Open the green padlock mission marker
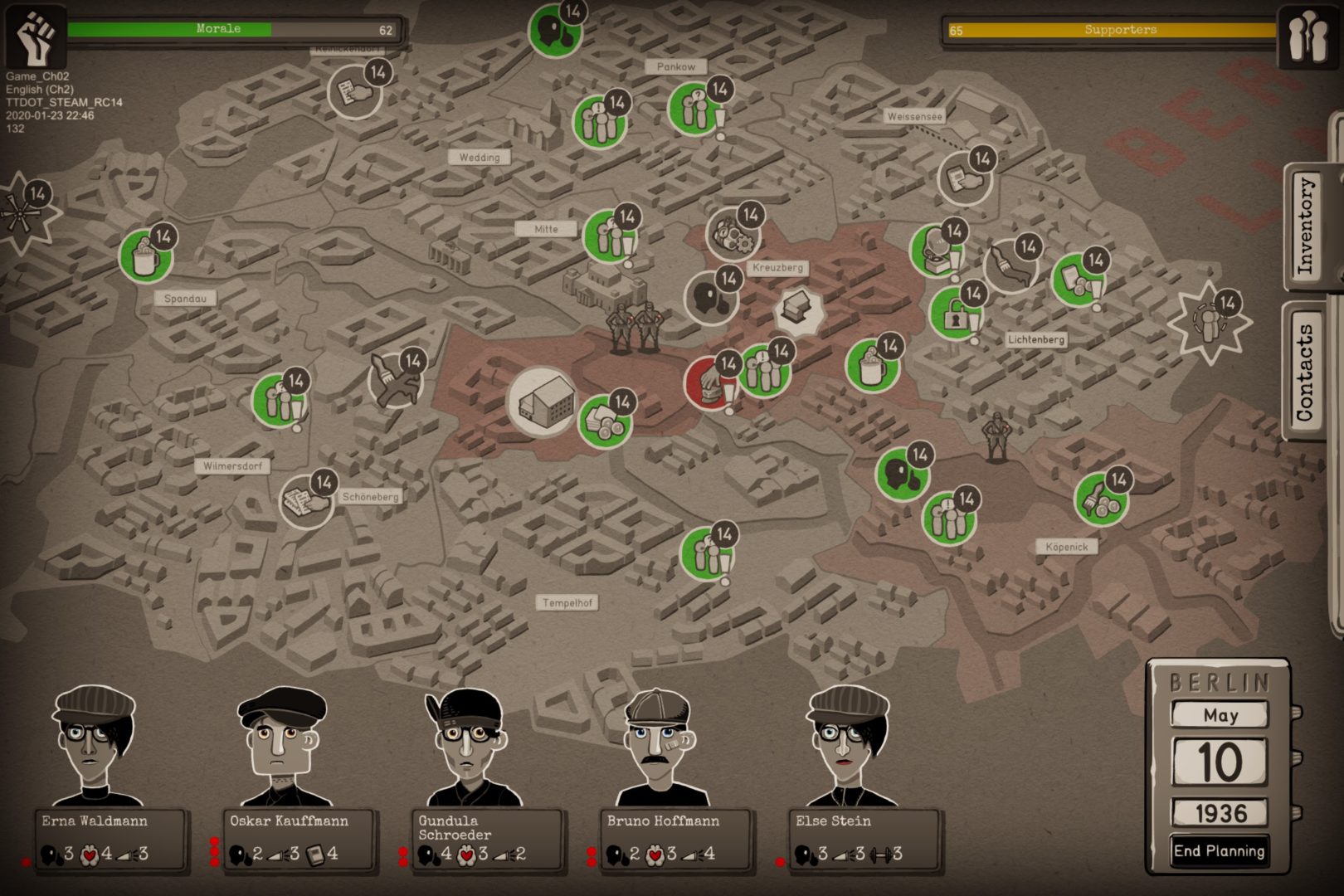 pyautogui.click(x=955, y=314)
